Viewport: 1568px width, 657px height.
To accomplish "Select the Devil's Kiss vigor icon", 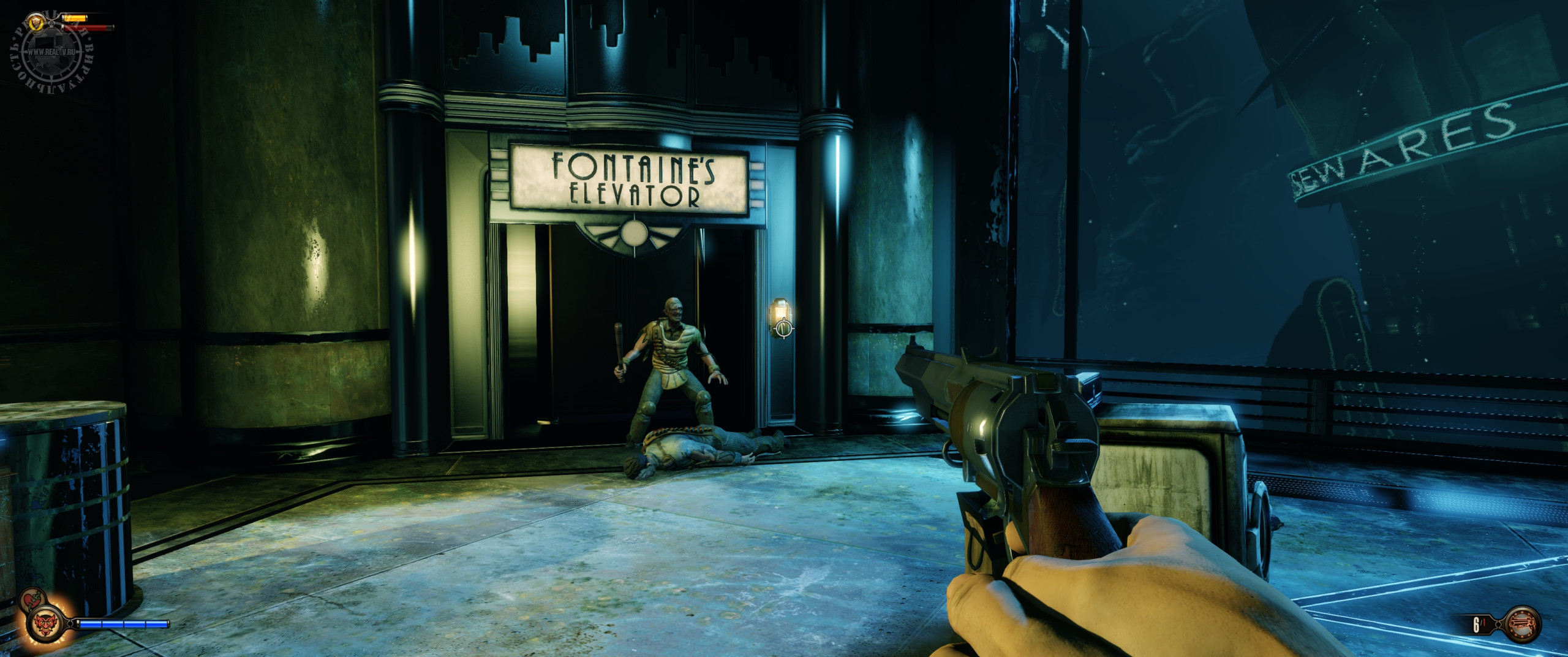I will [44, 625].
